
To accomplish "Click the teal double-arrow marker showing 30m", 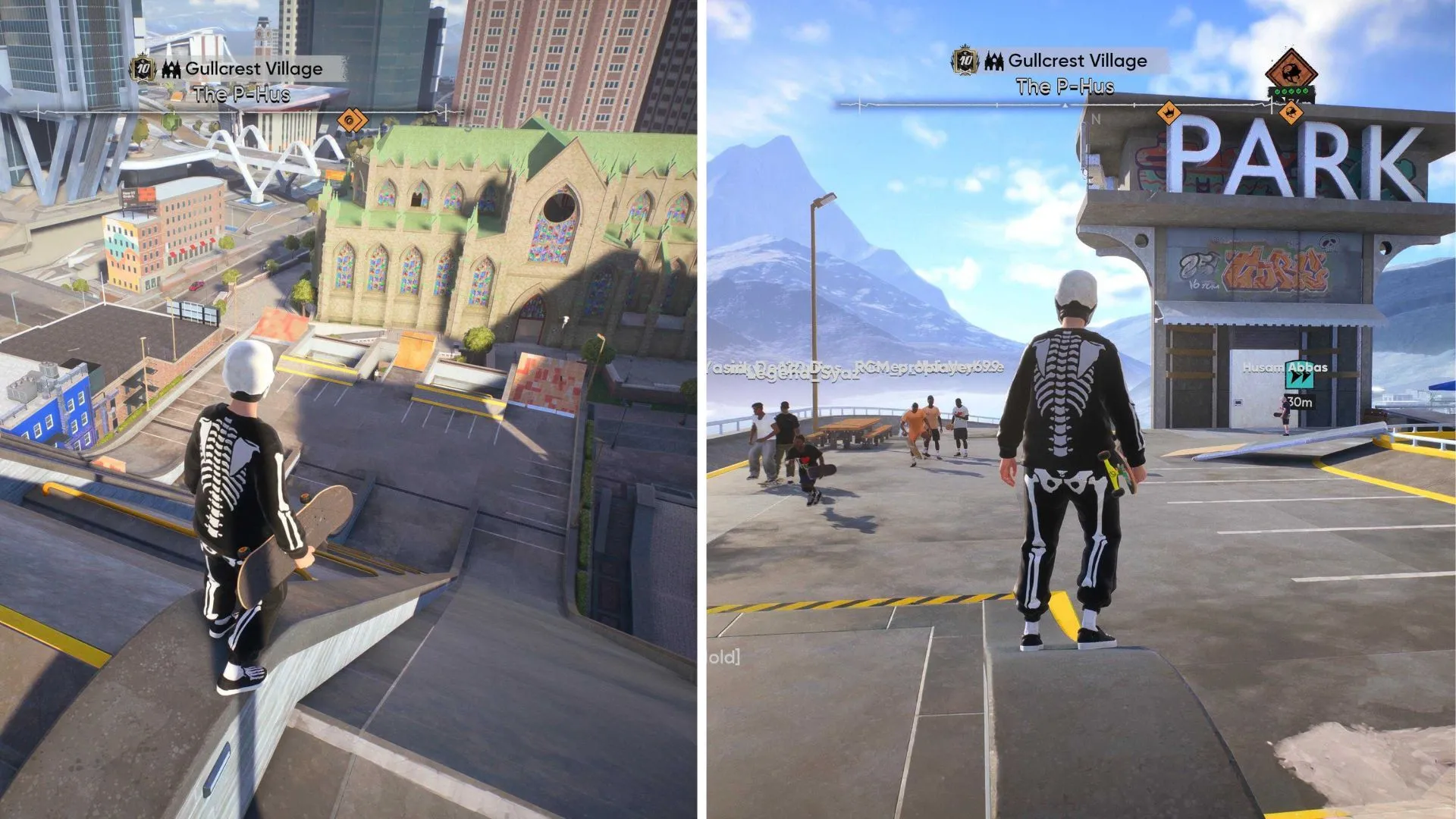I will [1299, 378].
